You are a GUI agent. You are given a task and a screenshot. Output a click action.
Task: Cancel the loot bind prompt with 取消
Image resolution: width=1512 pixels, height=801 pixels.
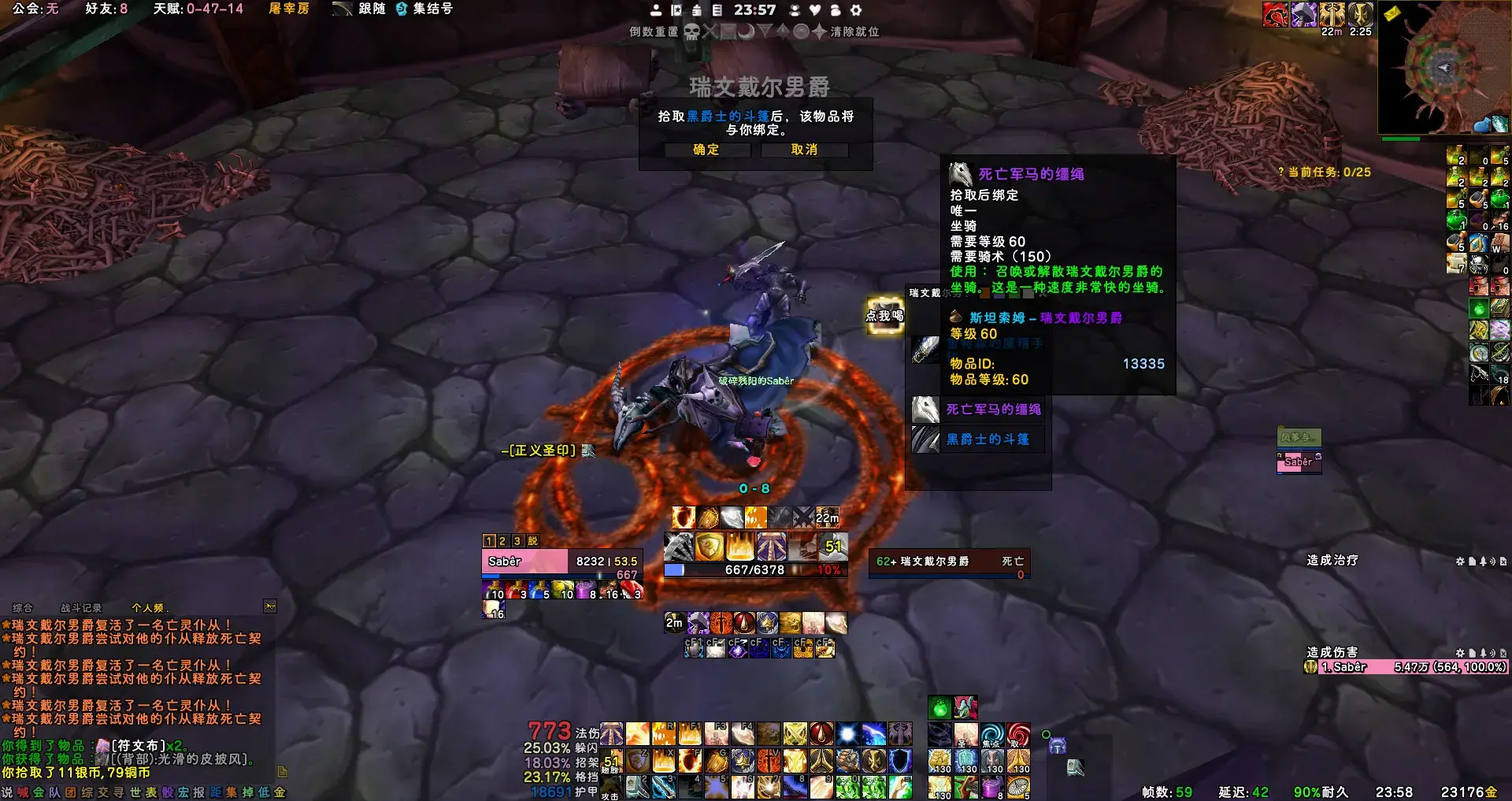(x=804, y=150)
